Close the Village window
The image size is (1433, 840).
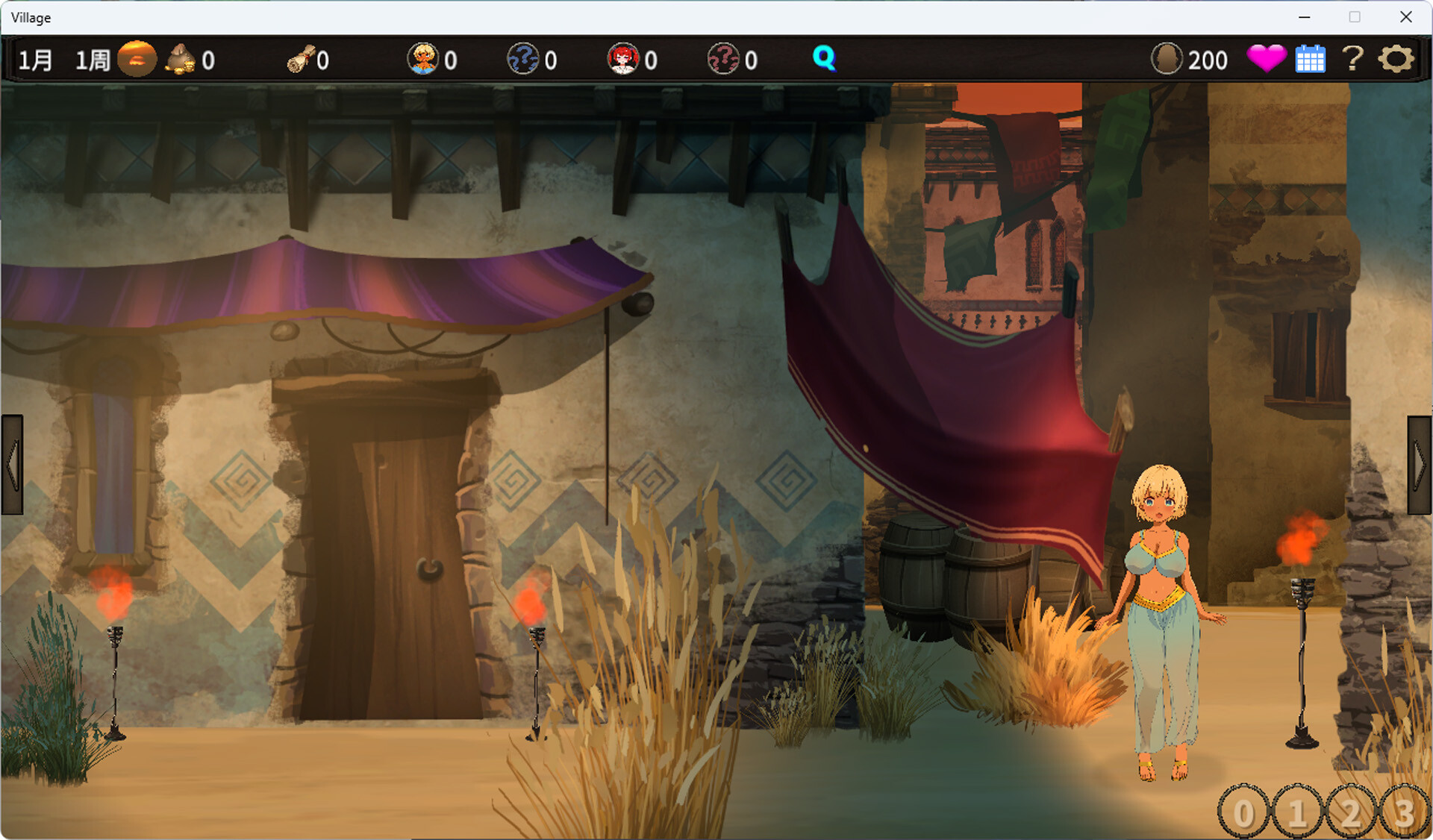coord(1405,17)
